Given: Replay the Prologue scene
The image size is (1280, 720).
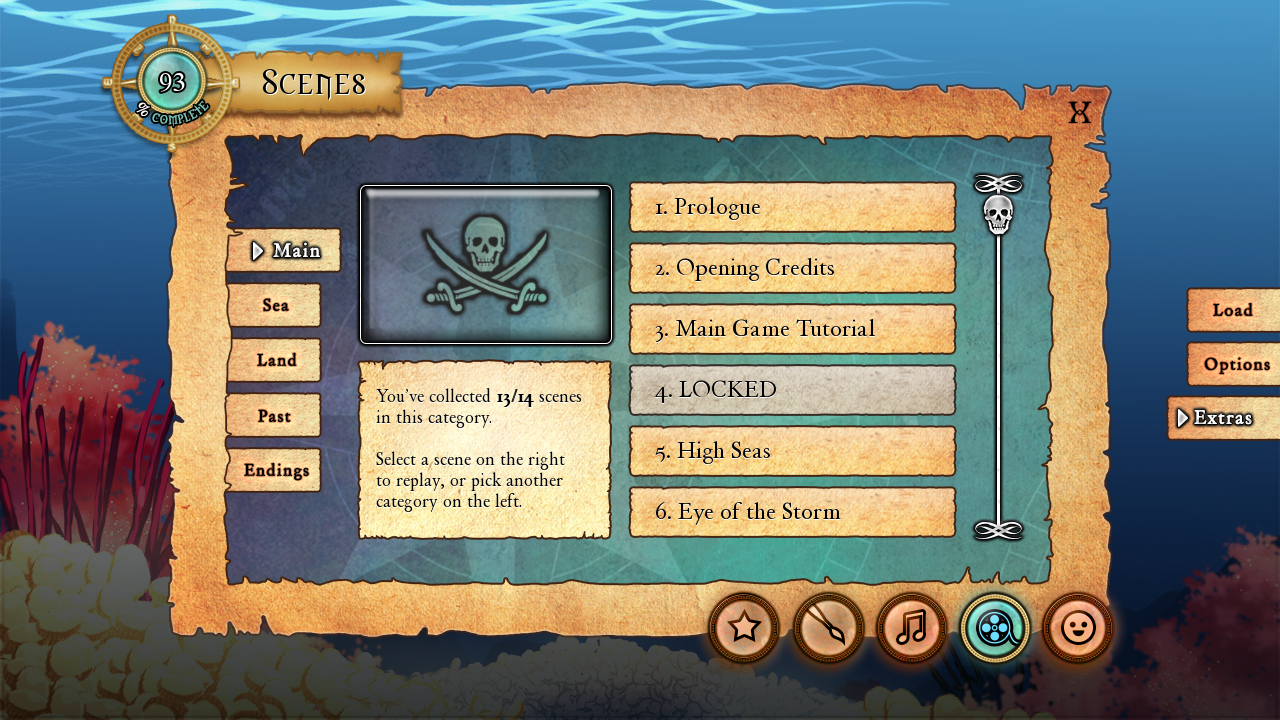Looking at the screenshot, I should coord(792,207).
